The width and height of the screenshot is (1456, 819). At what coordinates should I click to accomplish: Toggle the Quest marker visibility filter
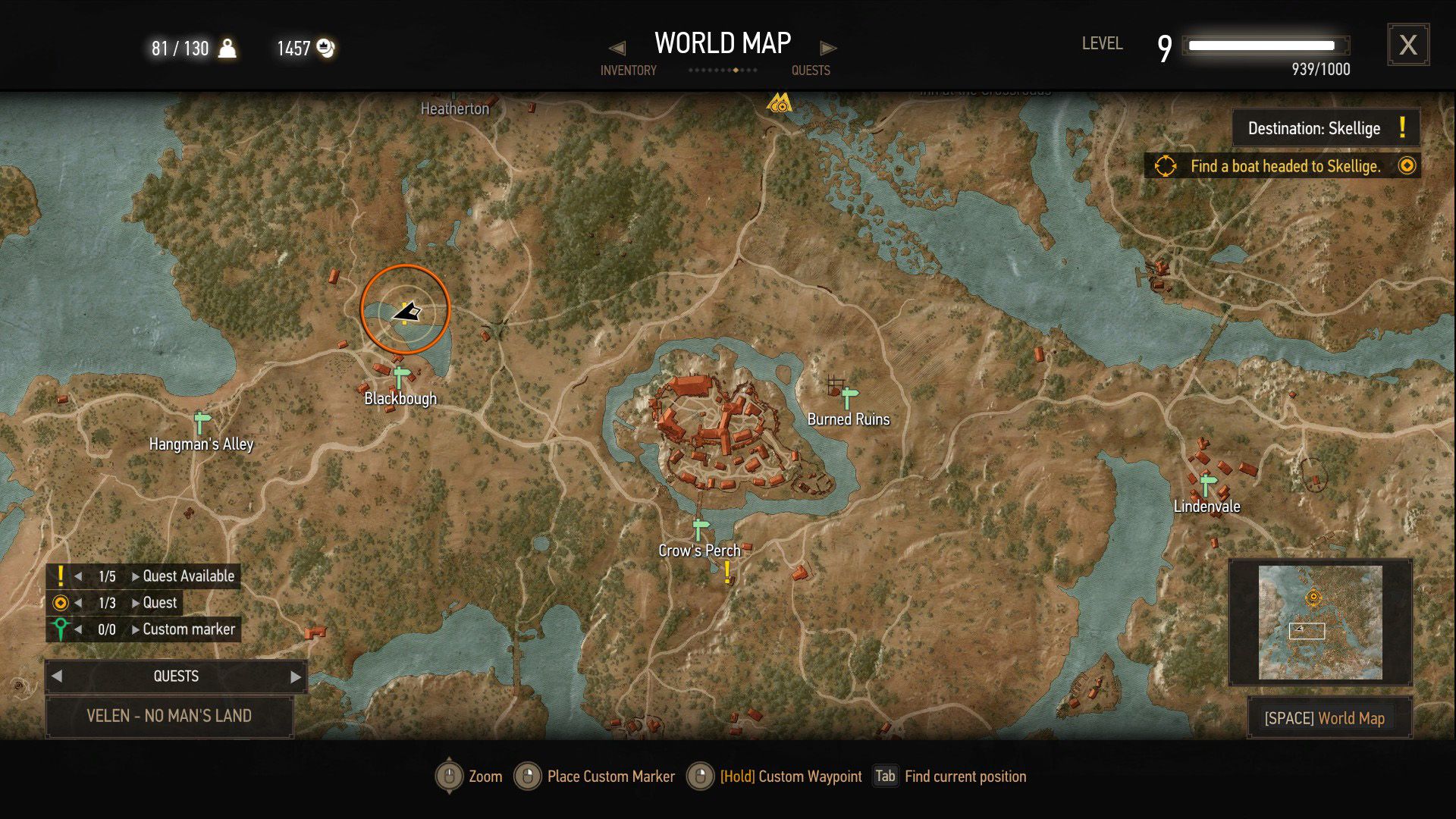tap(61, 602)
